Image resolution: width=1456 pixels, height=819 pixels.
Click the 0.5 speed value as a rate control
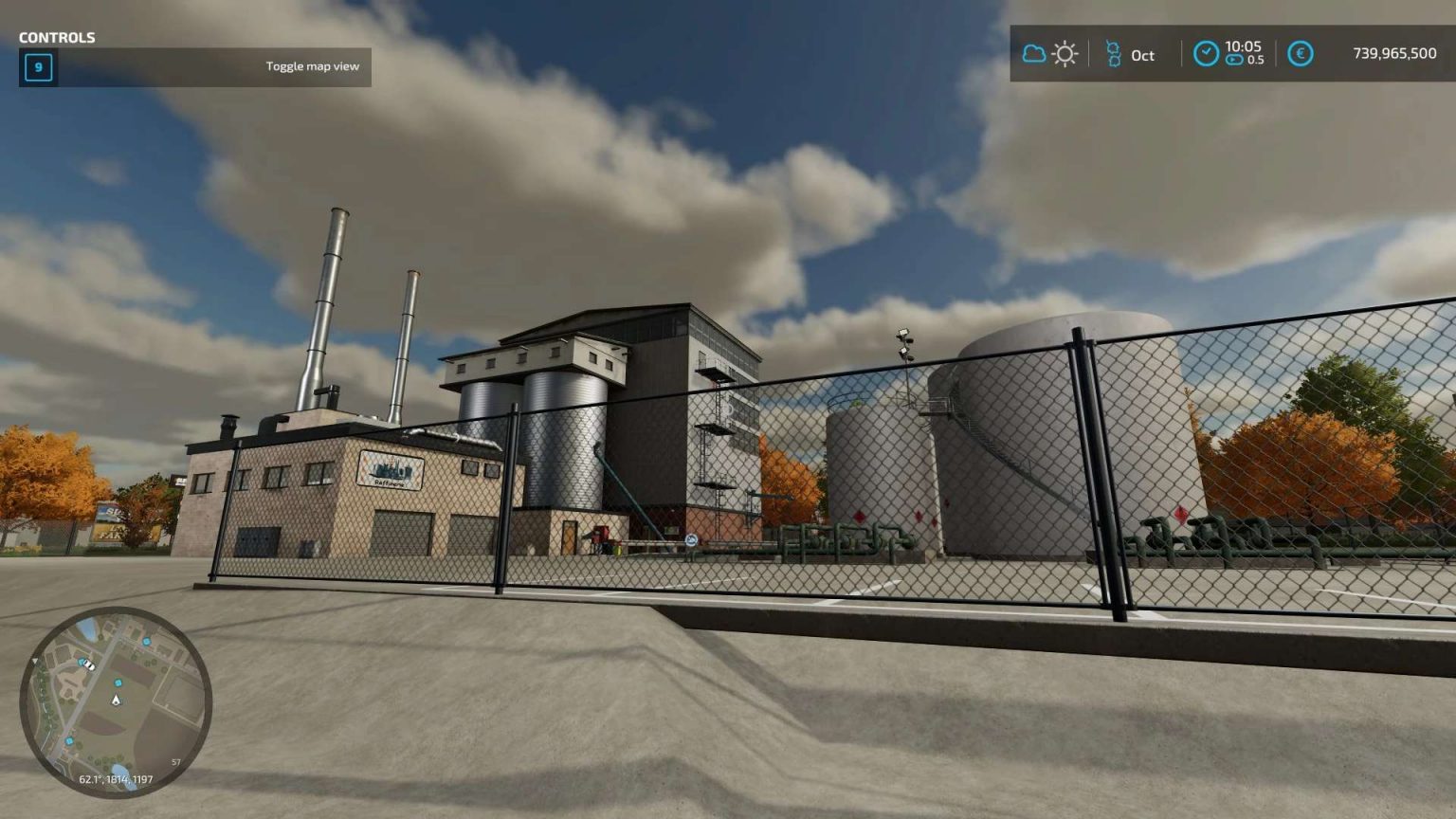tap(1256, 59)
